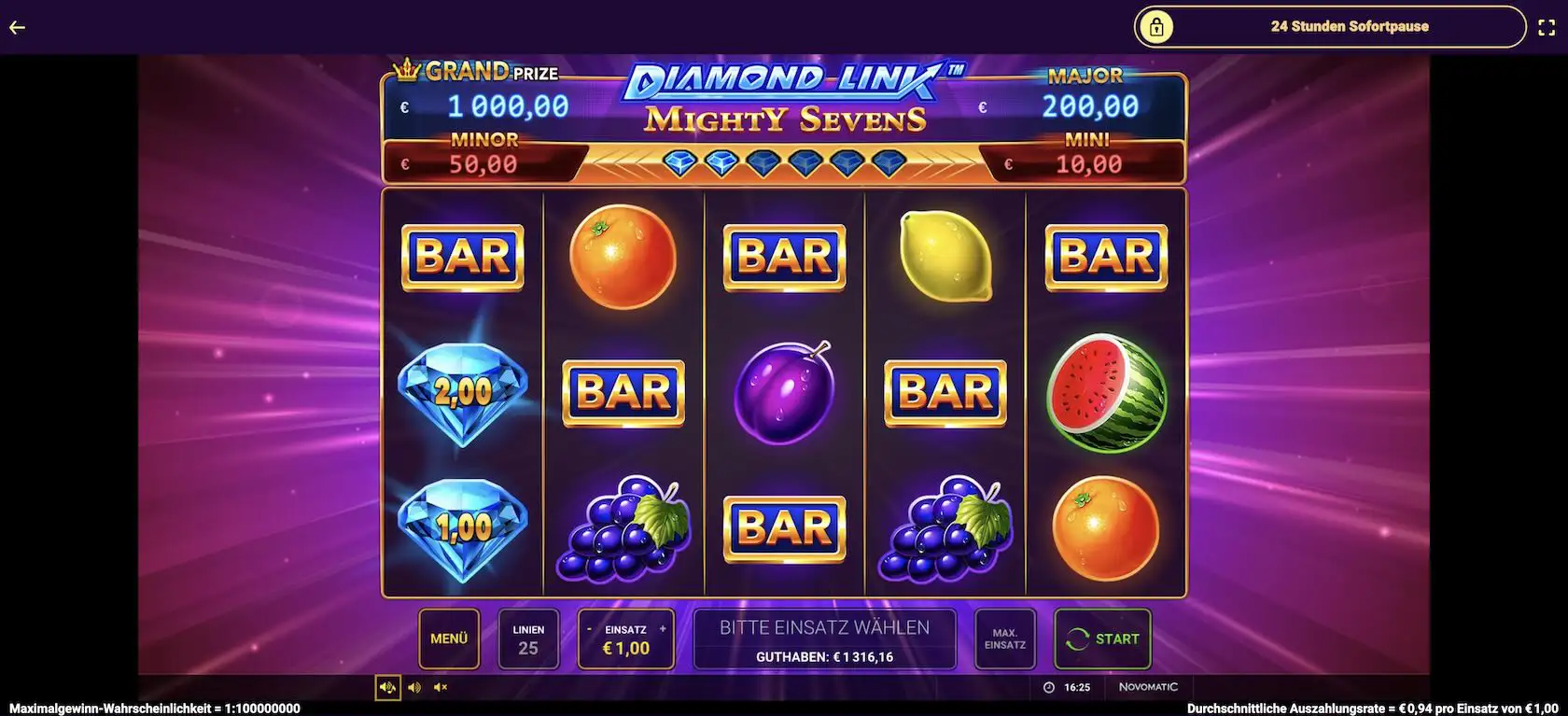Viewport: 1568px width, 716px height.
Task: Select the highlighted full-volume speaker icon
Action: (x=388, y=687)
